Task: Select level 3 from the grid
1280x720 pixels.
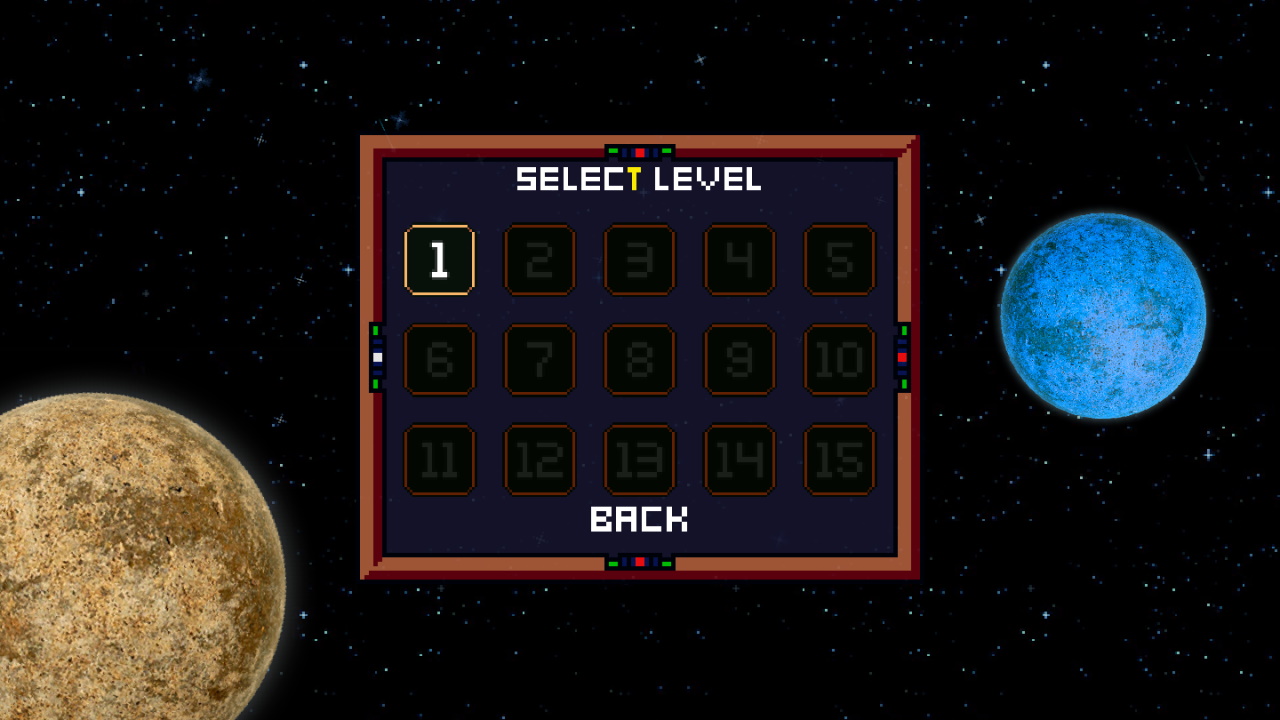Action: pos(639,261)
